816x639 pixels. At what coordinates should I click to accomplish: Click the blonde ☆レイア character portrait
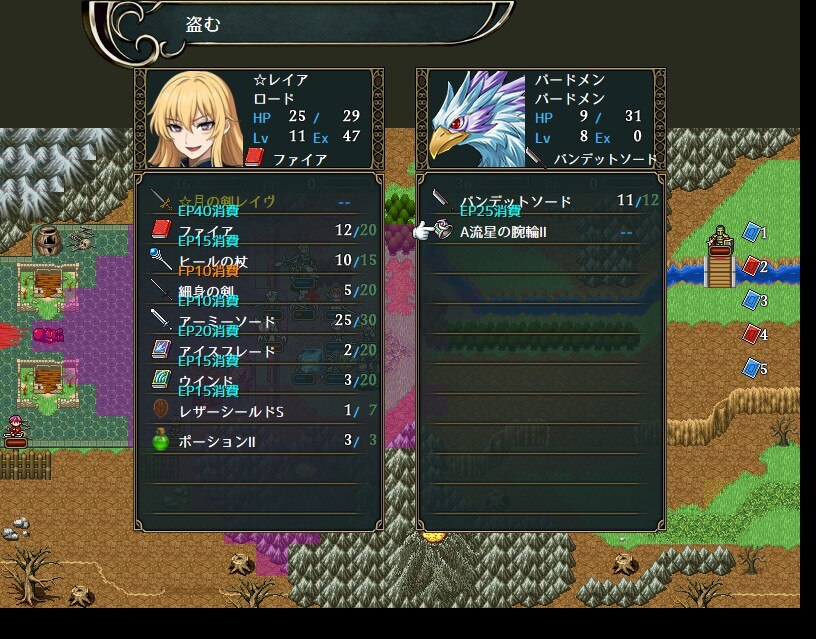tap(193, 120)
